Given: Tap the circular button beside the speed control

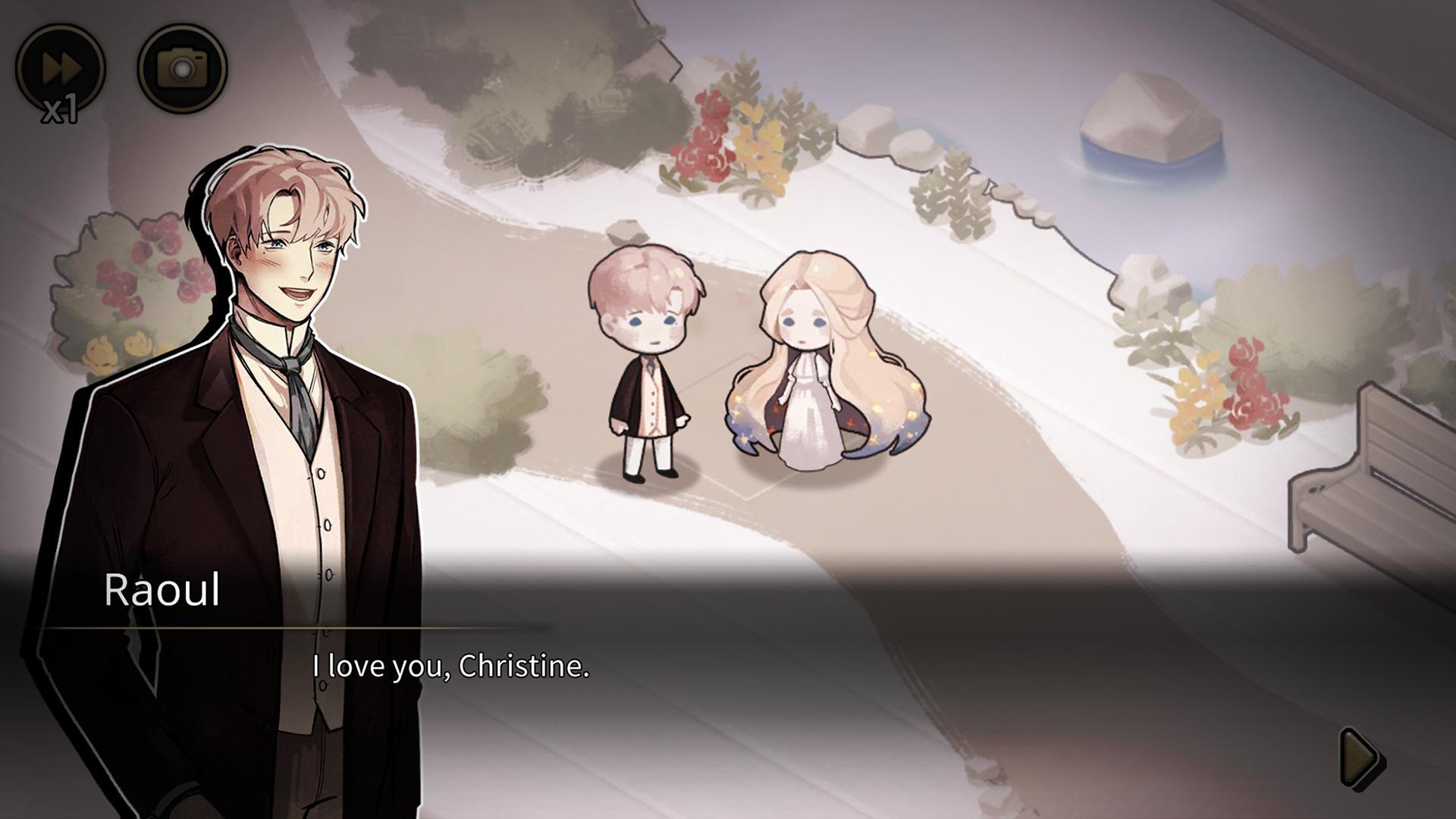Looking at the screenshot, I should click(x=182, y=68).
